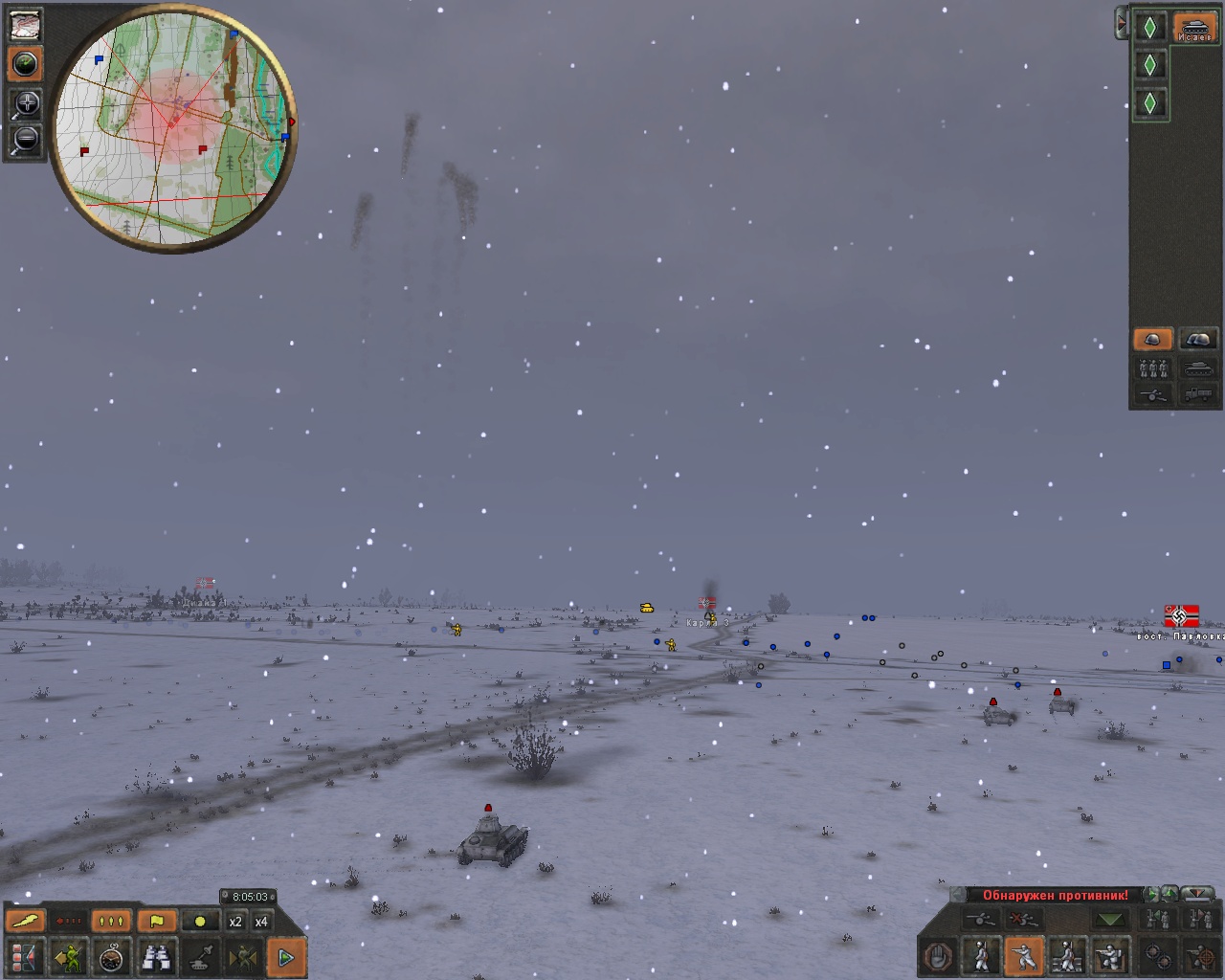The height and width of the screenshot is (980, 1225).
Task: Collapse the unit panel with the red arrow
Action: click(x=1121, y=23)
